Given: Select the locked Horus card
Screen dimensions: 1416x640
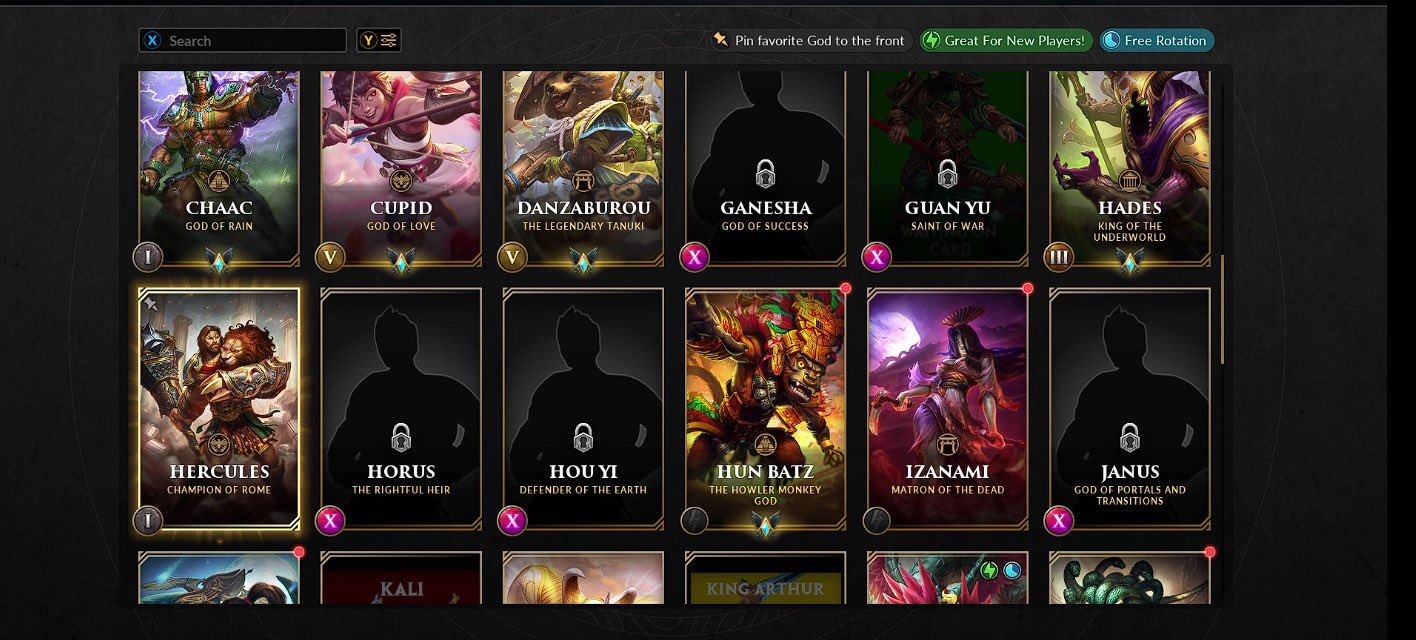Looking at the screenshot, I should (401, 408).
